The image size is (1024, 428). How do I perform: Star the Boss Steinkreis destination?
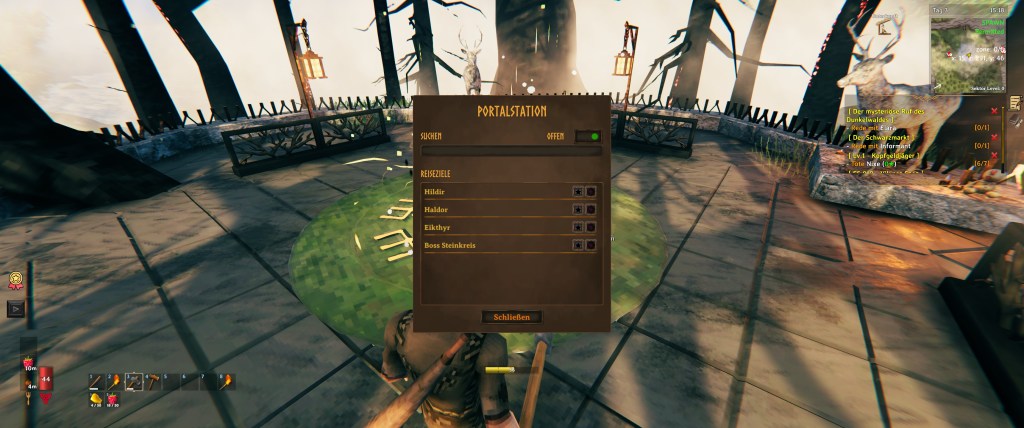(577, 244)
